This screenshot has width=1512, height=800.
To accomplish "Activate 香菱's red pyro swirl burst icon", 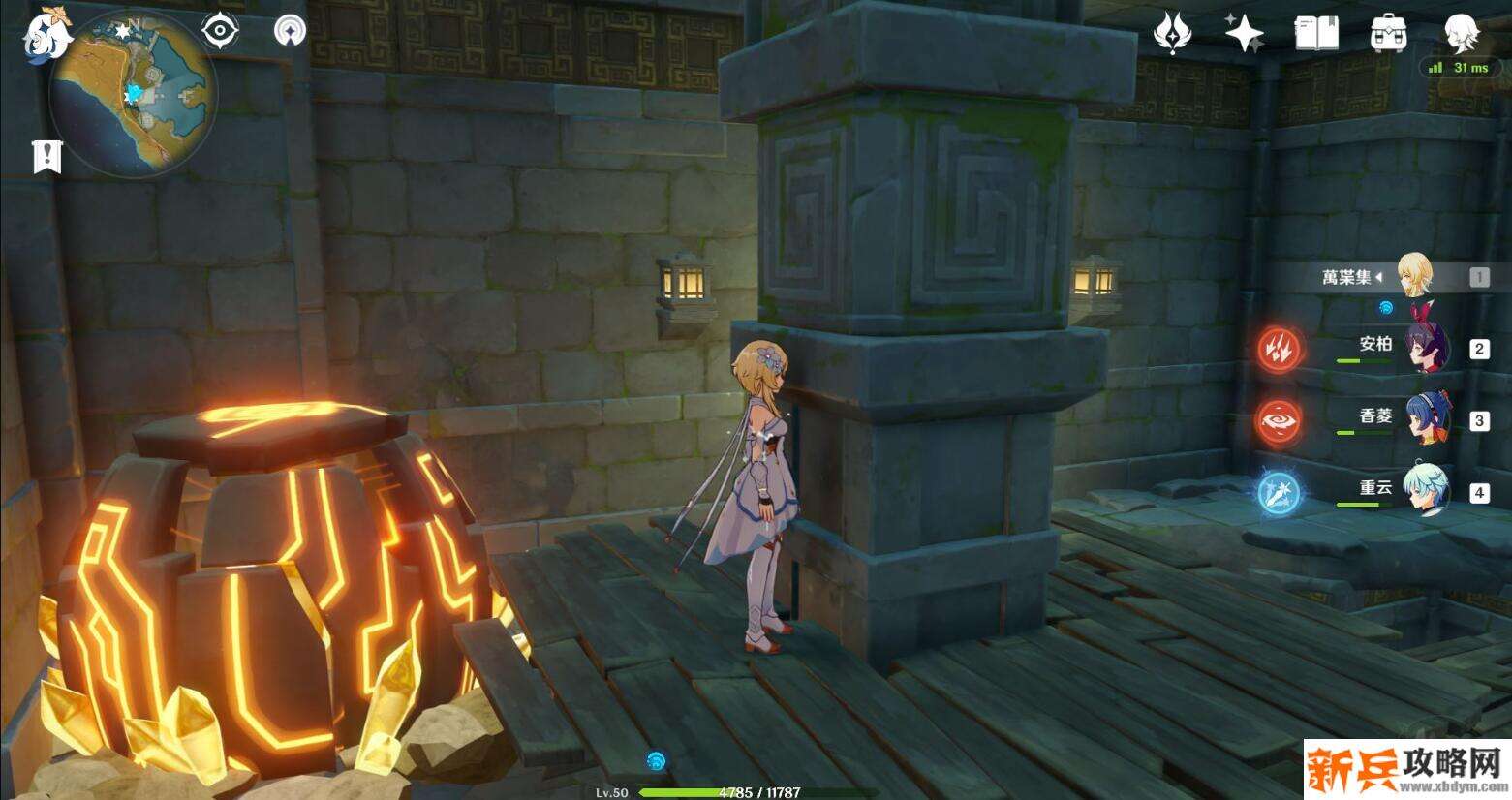I will 1281,420.
